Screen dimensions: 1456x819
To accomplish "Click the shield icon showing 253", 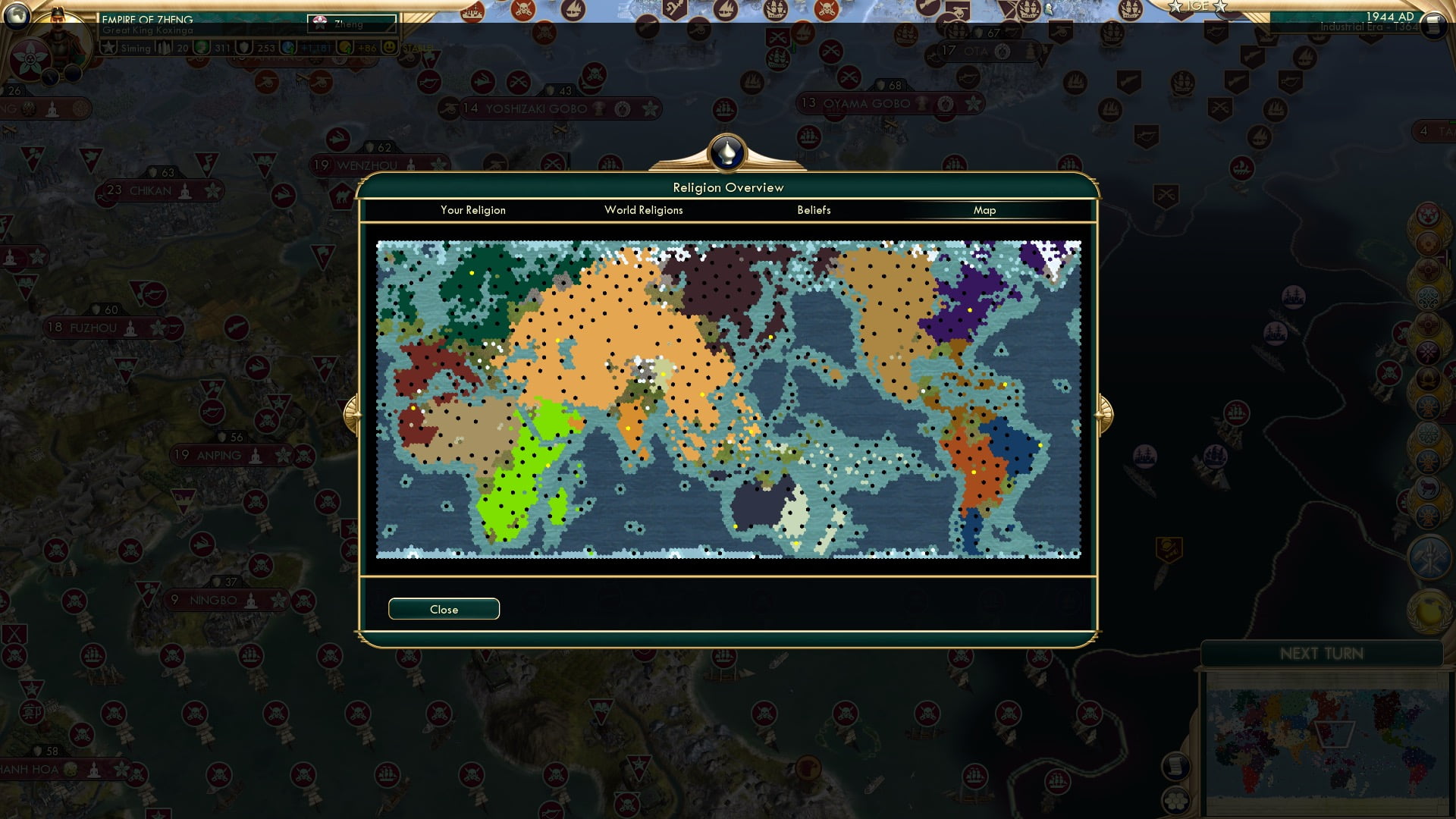I will click(x=243, y=47).
